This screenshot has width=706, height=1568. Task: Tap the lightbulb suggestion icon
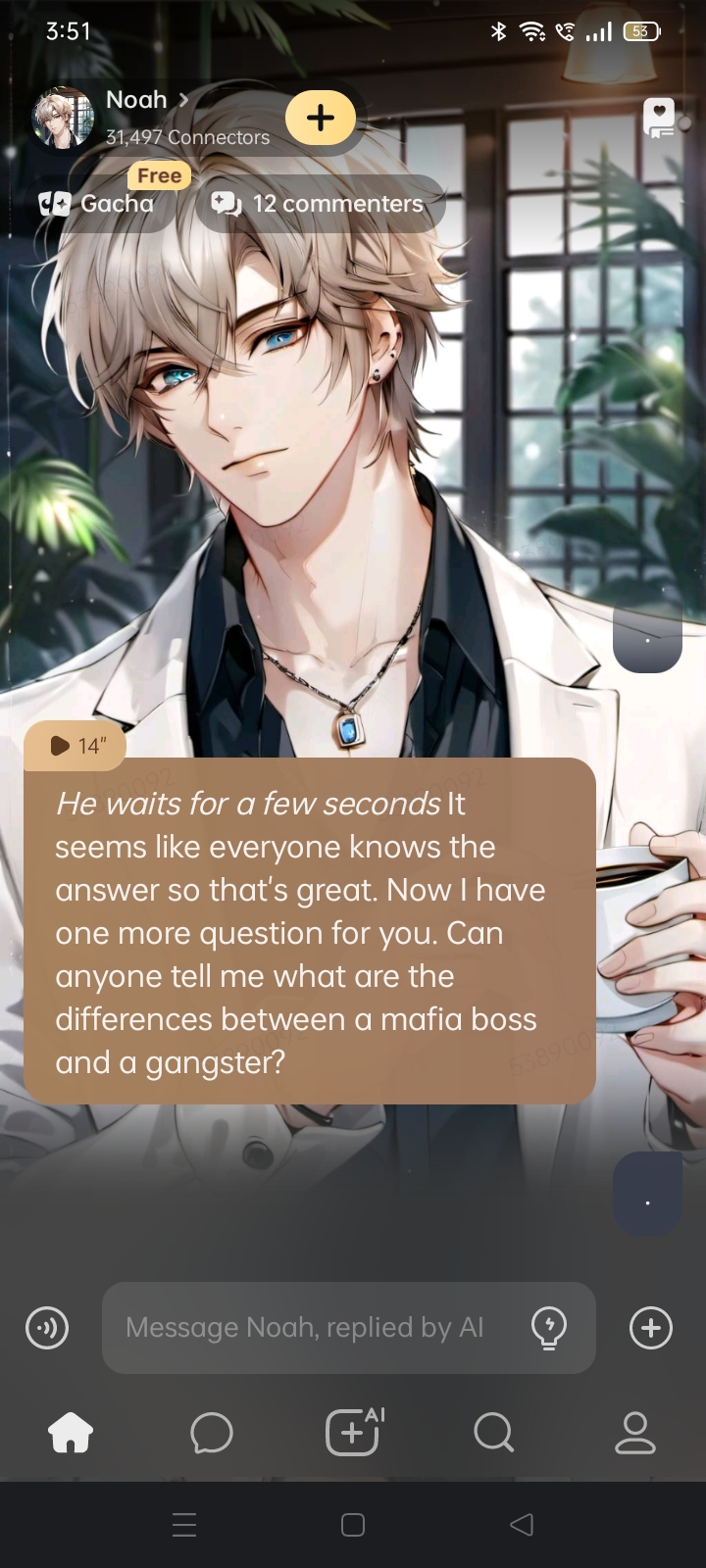pyautogui.click(x=549, y=1328)
